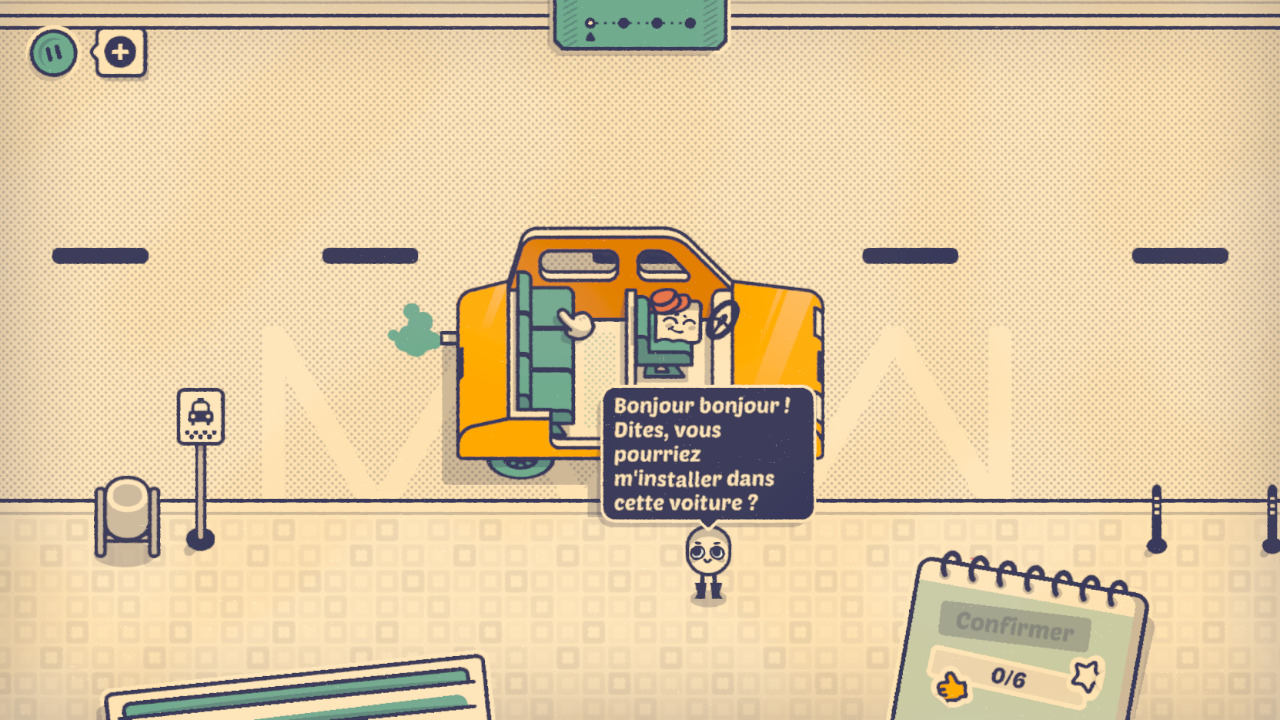Confirm the seating on the notepad
Screen dimensions: 1280x720
pyautogui.click(x=1014, y=627)
